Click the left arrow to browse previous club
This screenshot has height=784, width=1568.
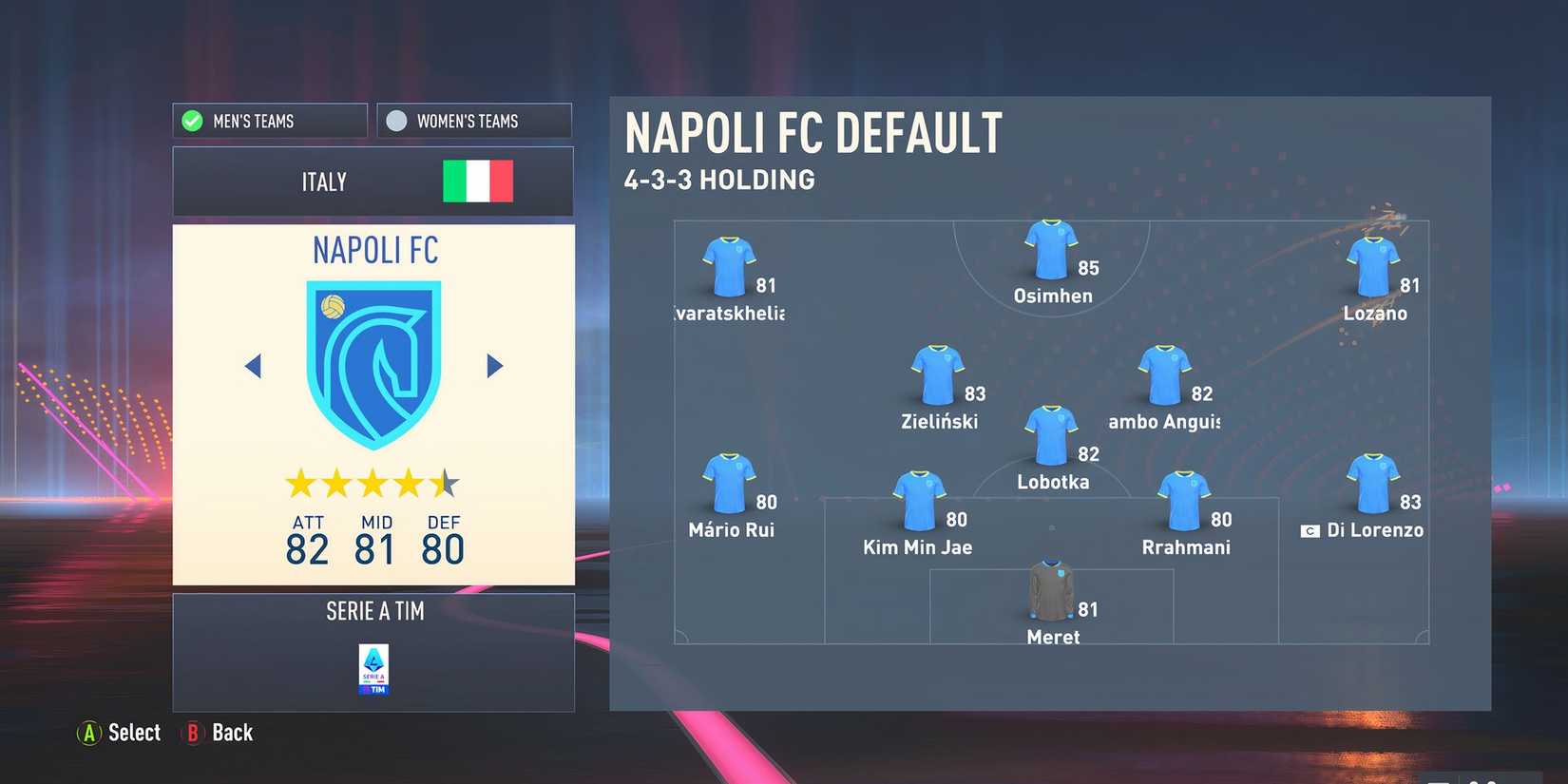tap(253, 366)
